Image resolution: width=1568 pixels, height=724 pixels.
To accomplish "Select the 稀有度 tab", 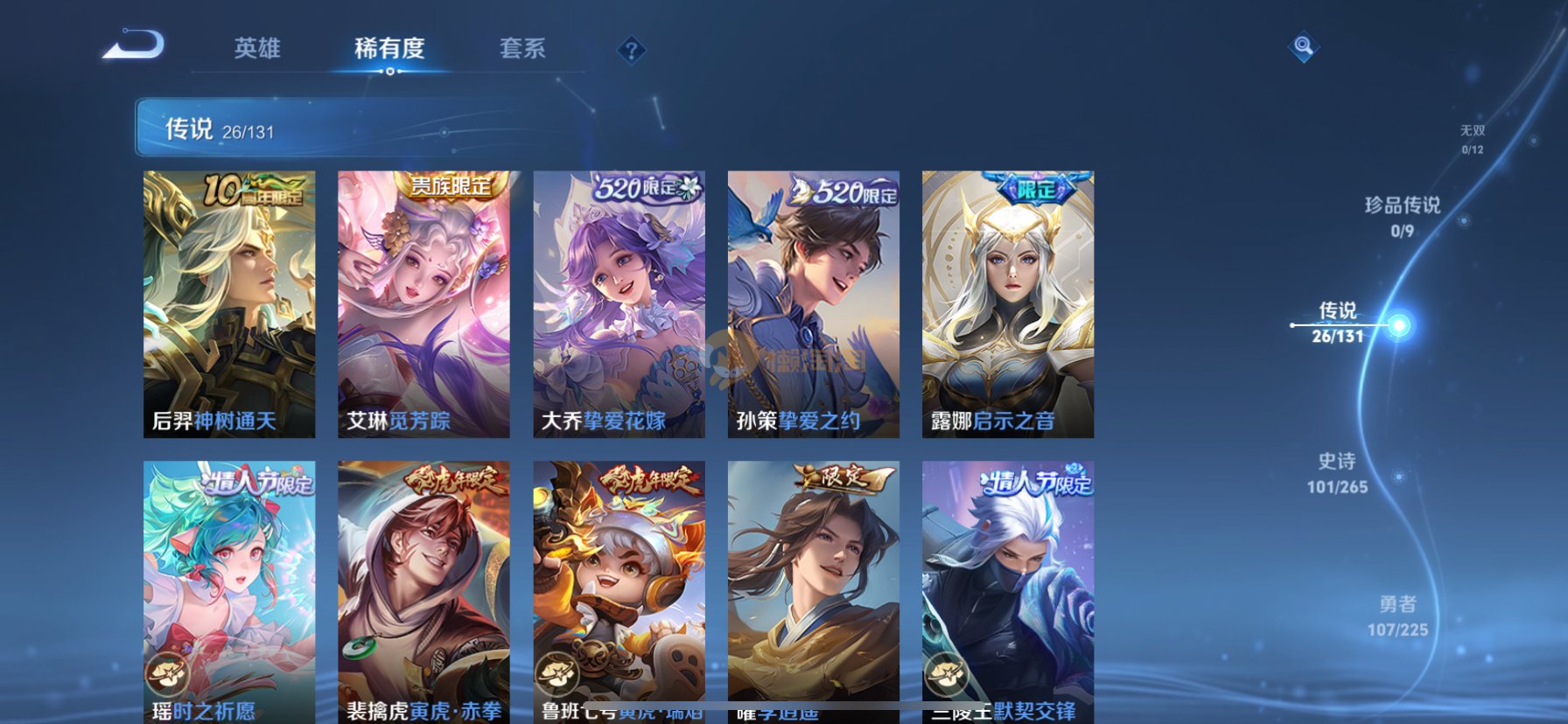I will pos(389,48).
